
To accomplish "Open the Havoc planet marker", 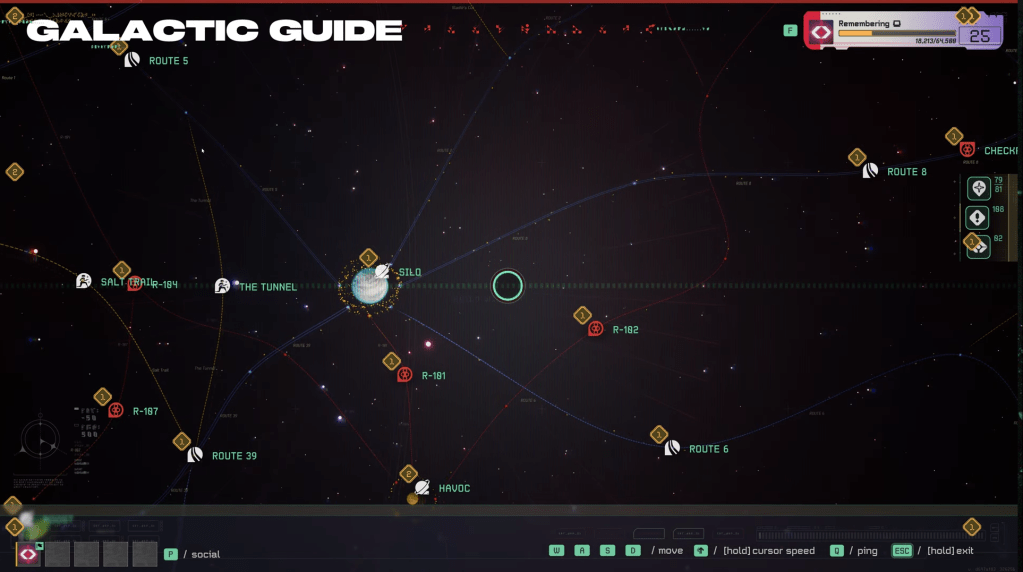I will 422,488.
